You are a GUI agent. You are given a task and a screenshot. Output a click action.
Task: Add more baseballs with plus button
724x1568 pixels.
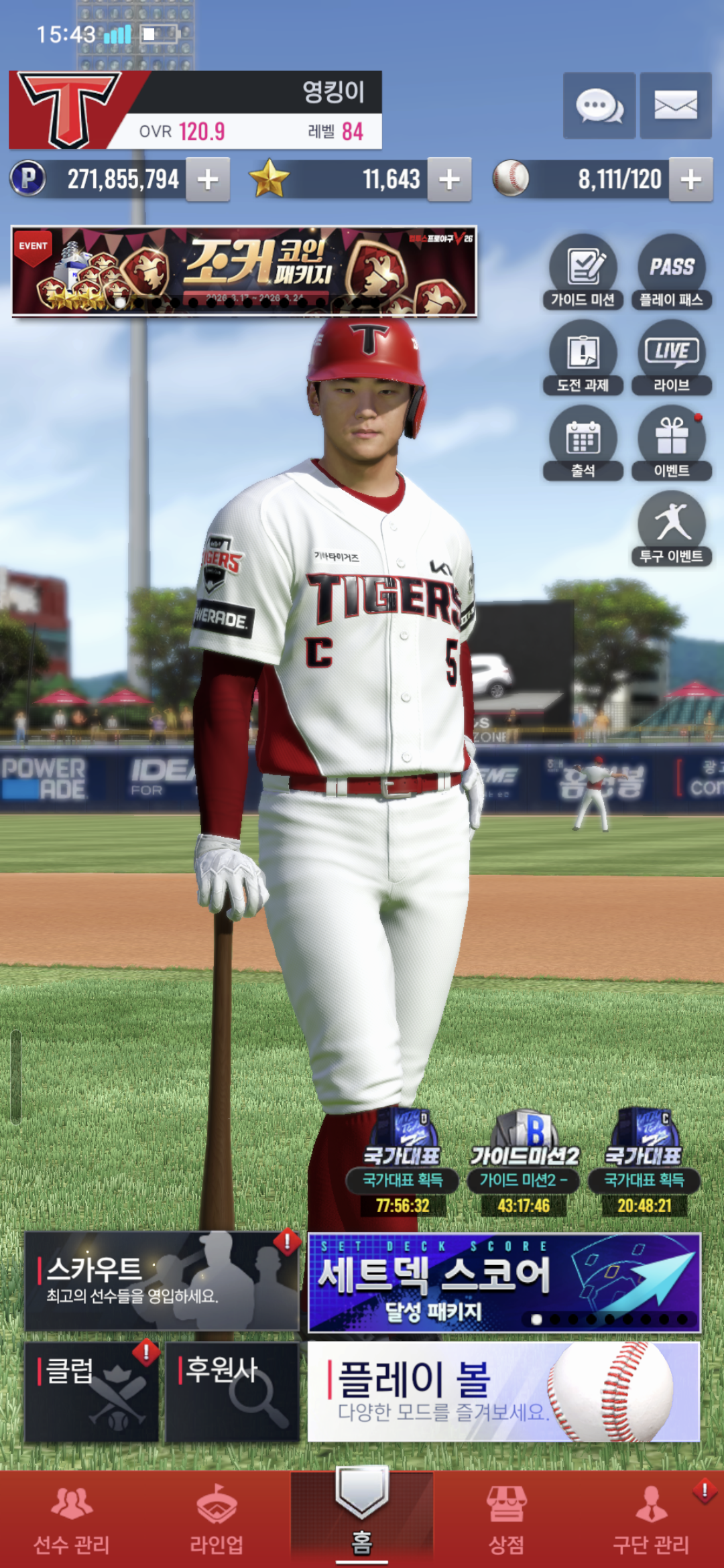690,180
